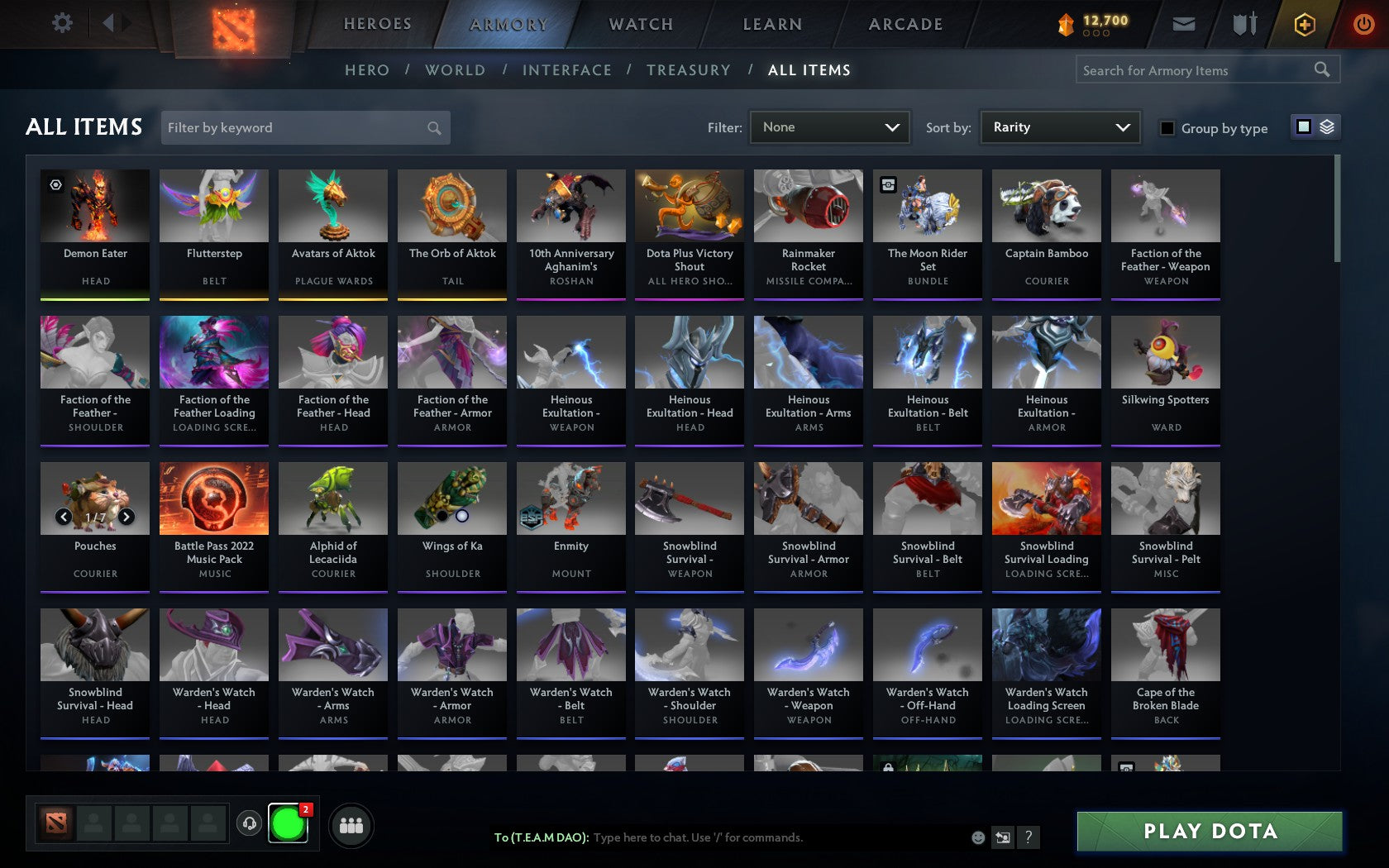
Task: Open the mail notifications icon
Action: 1184,24
